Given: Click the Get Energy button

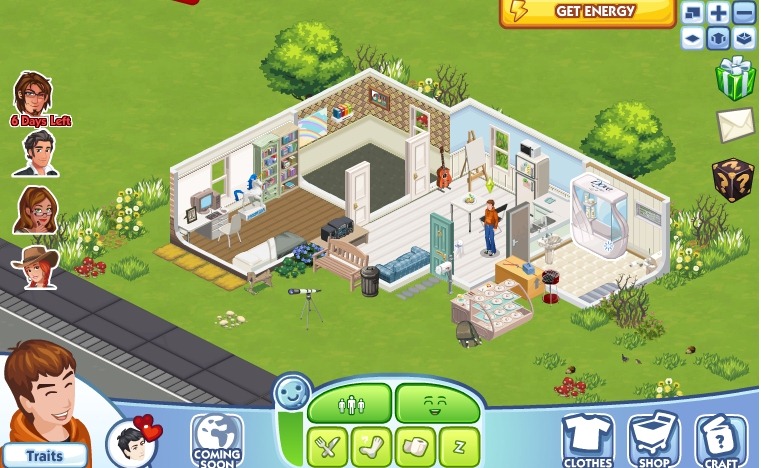Looking at the screenshot, I should (588, 12).
